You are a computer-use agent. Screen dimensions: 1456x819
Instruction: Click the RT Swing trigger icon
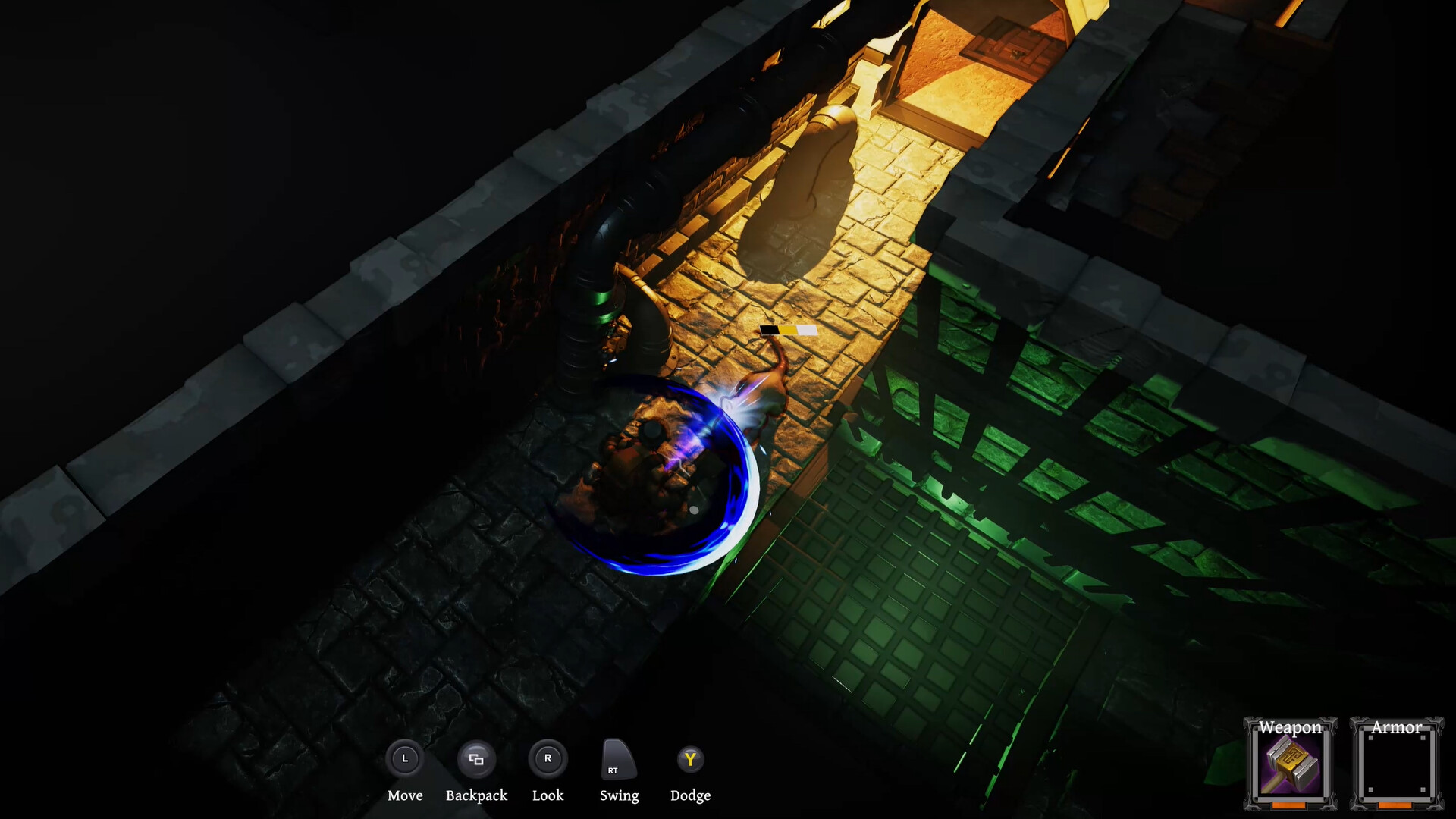pyautogui.click(x=618, y=761)
